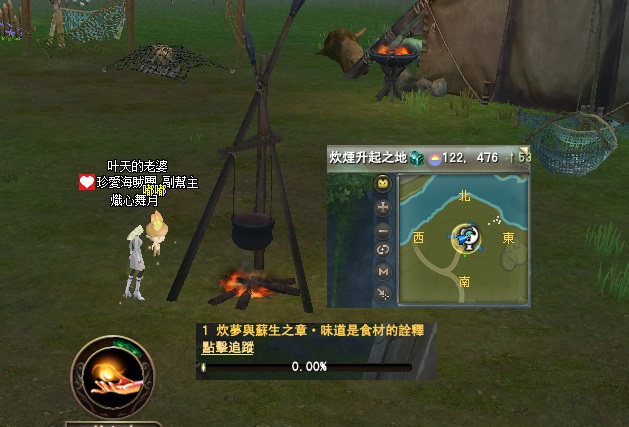Open the world map with the M button

tap(383, 271)
